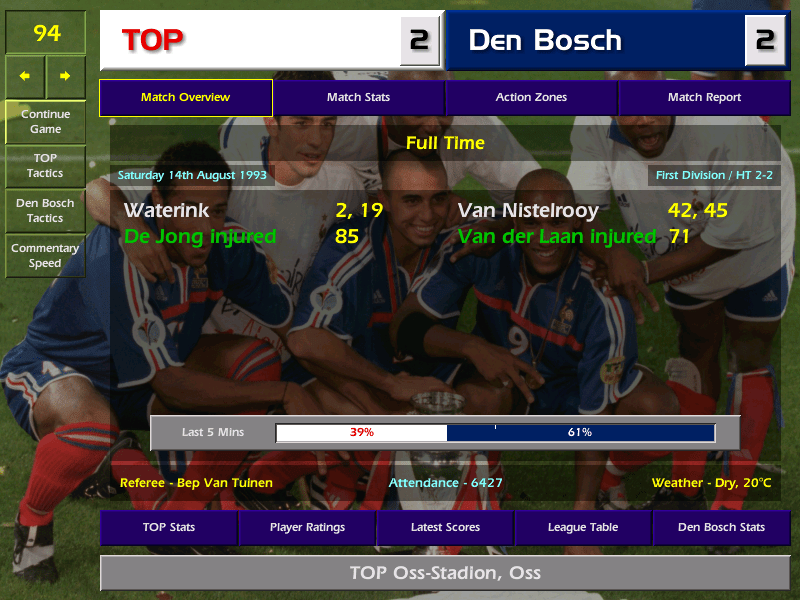Click the left arrow button
Image resolution: width=800 pixels, height=600 pixels.
pyautogui.click(x=25, y=76)
